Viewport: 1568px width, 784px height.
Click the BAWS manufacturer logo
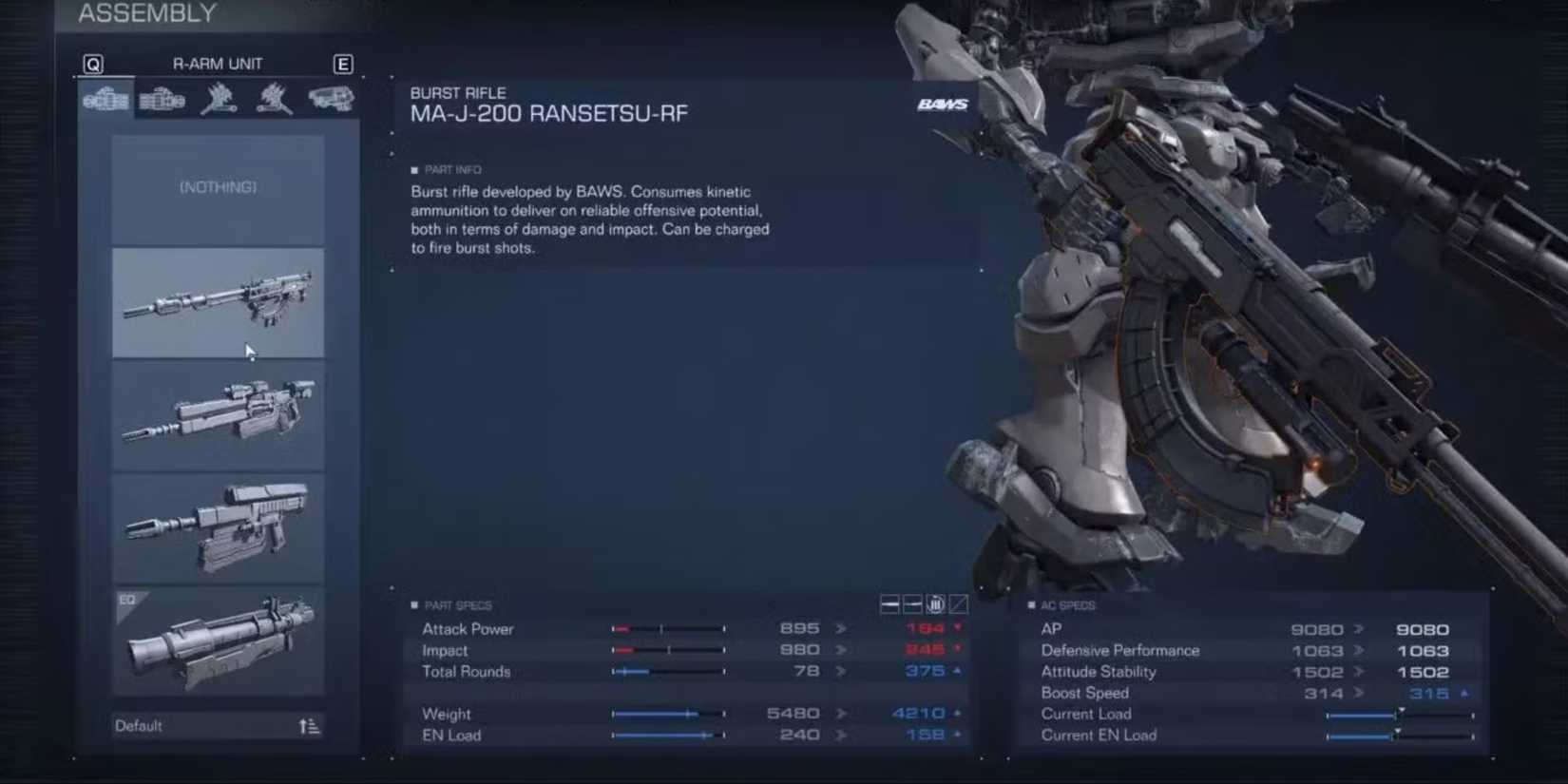(945, 104)
